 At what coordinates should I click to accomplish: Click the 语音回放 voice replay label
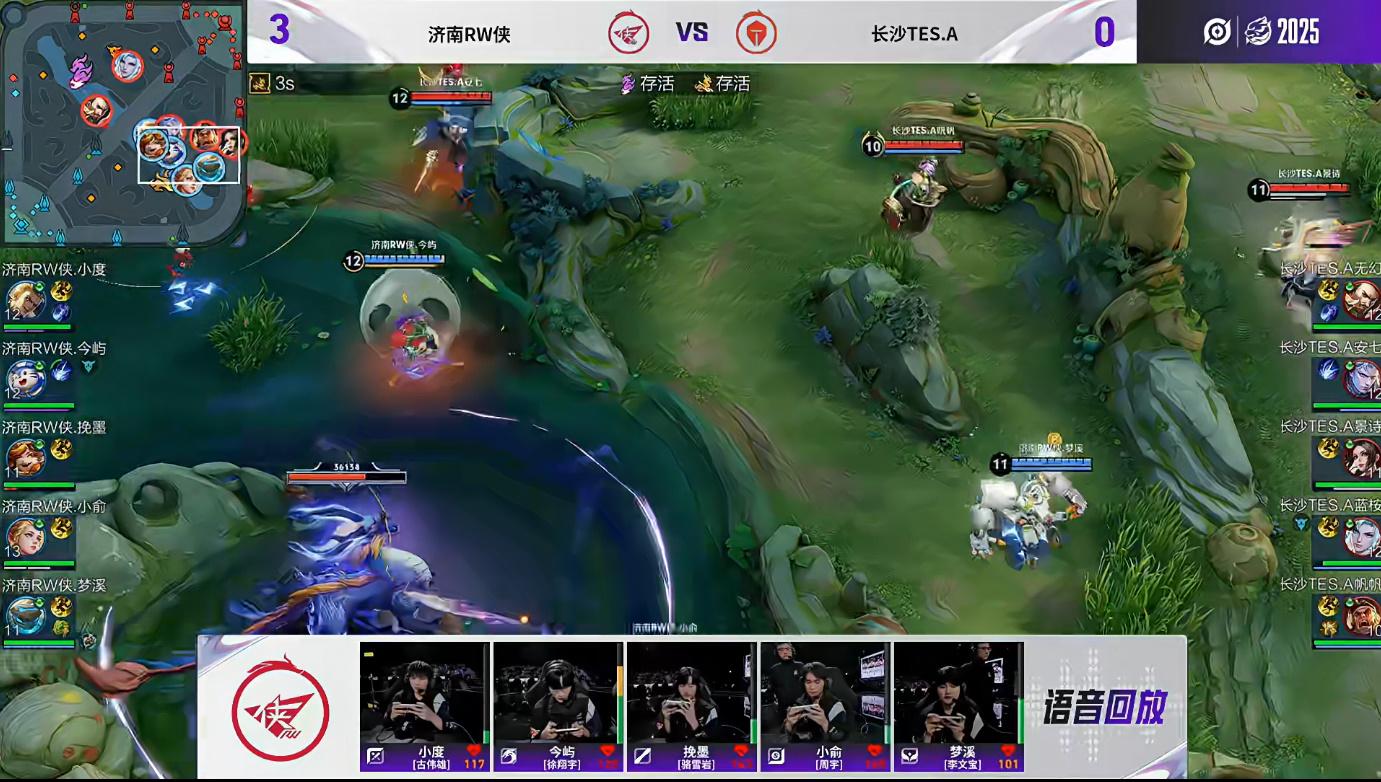(1104, 707)
